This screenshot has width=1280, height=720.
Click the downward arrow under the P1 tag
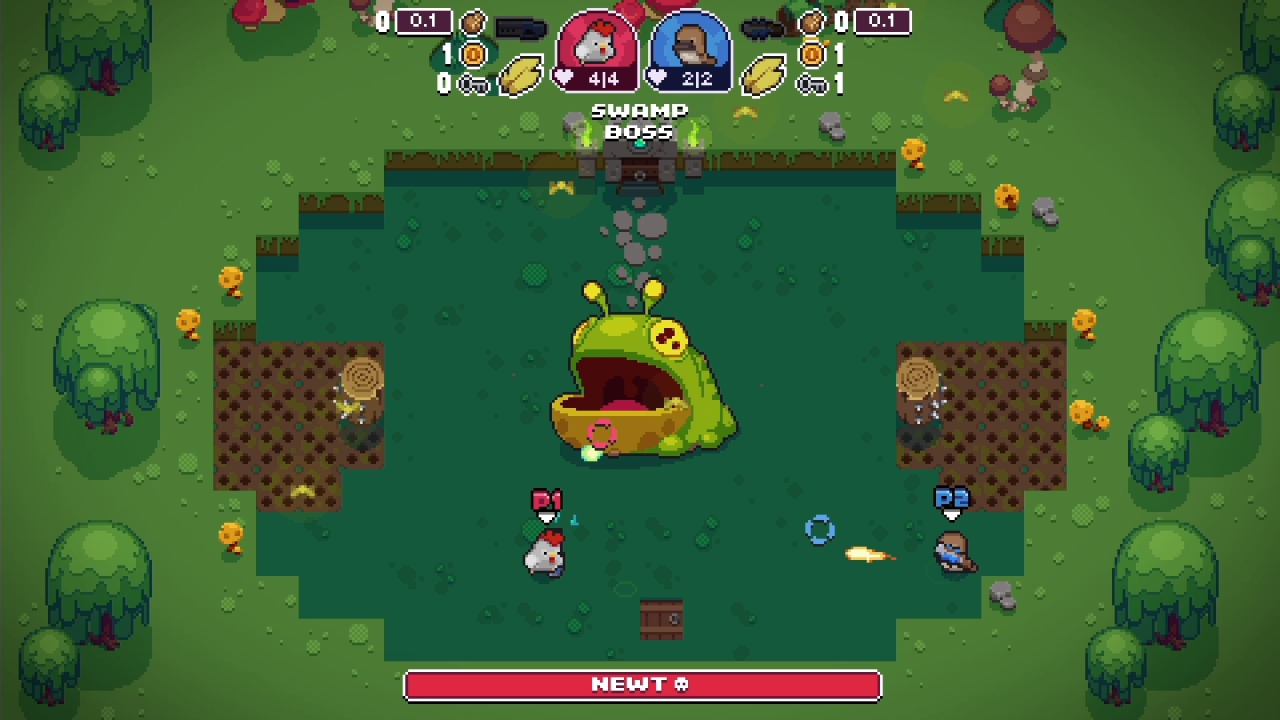(x=546, y=517)
